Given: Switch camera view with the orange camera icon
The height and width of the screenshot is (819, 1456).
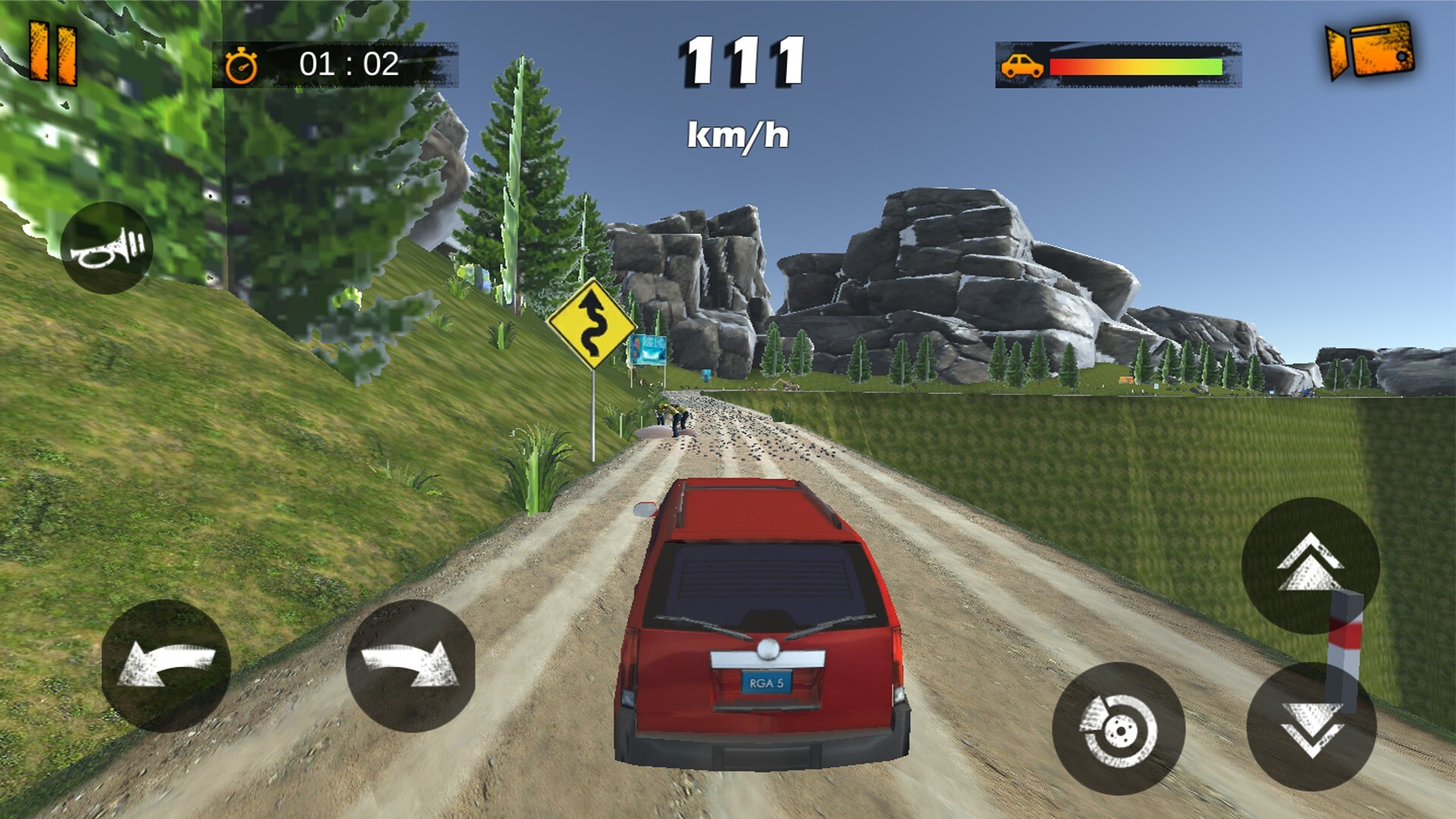Looking at the screenshot, I should point(1370,50).
